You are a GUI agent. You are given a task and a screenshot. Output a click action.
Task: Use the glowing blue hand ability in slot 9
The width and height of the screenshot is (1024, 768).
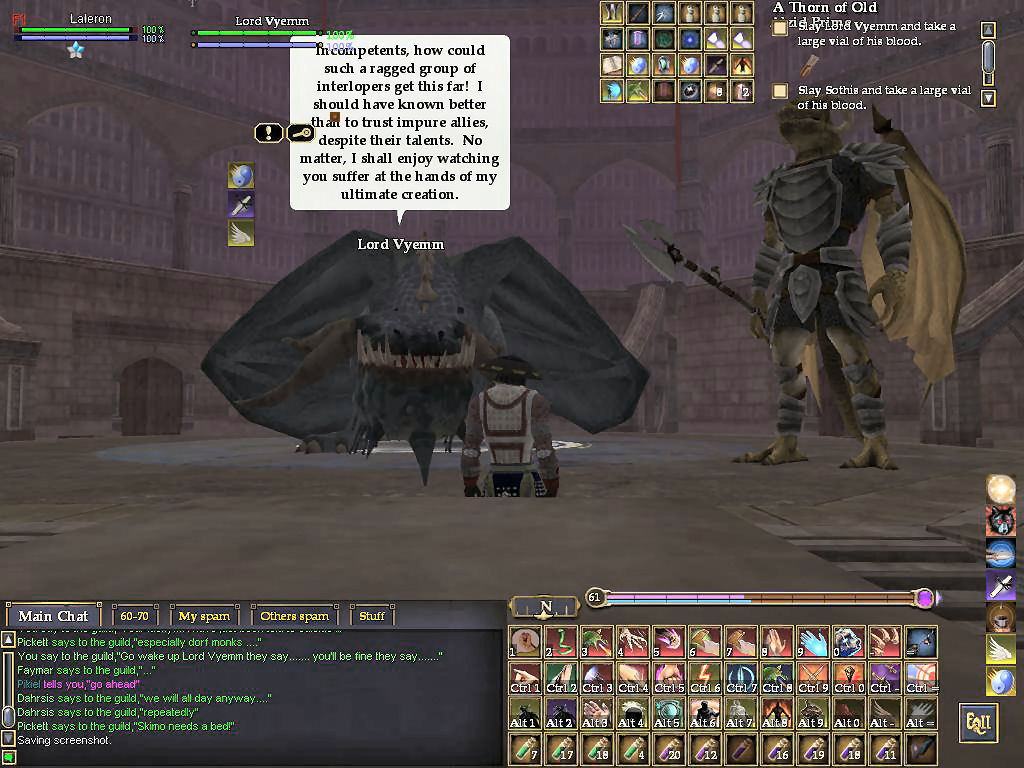(x=813, y=643)
